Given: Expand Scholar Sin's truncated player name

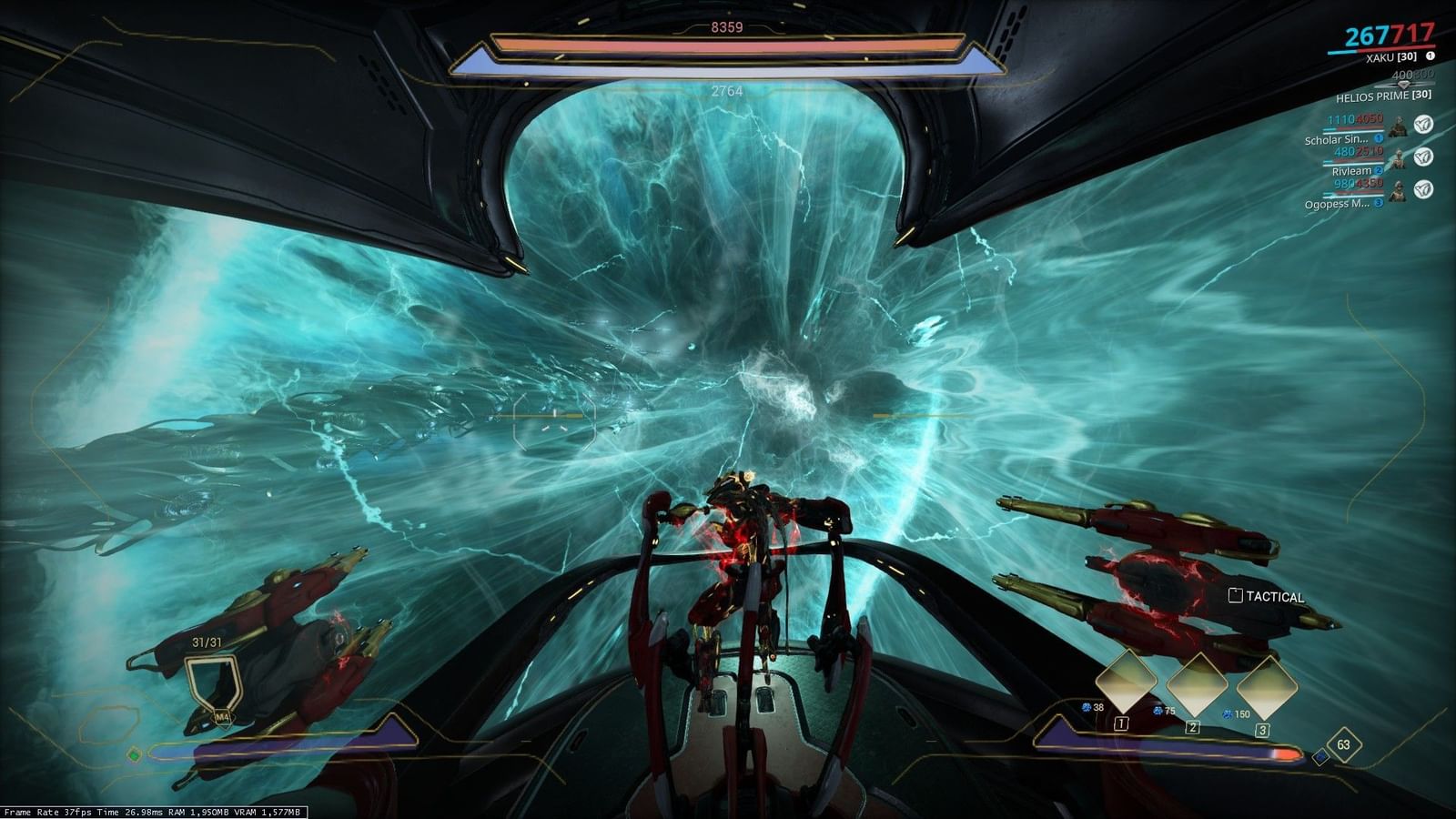Looking at the screenshot, I should pos(1338,139).
